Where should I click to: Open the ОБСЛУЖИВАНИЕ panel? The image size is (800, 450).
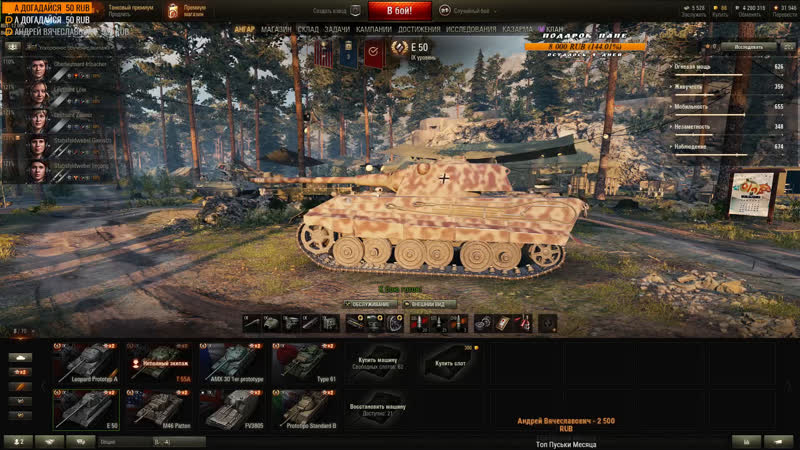click(370, 304)
